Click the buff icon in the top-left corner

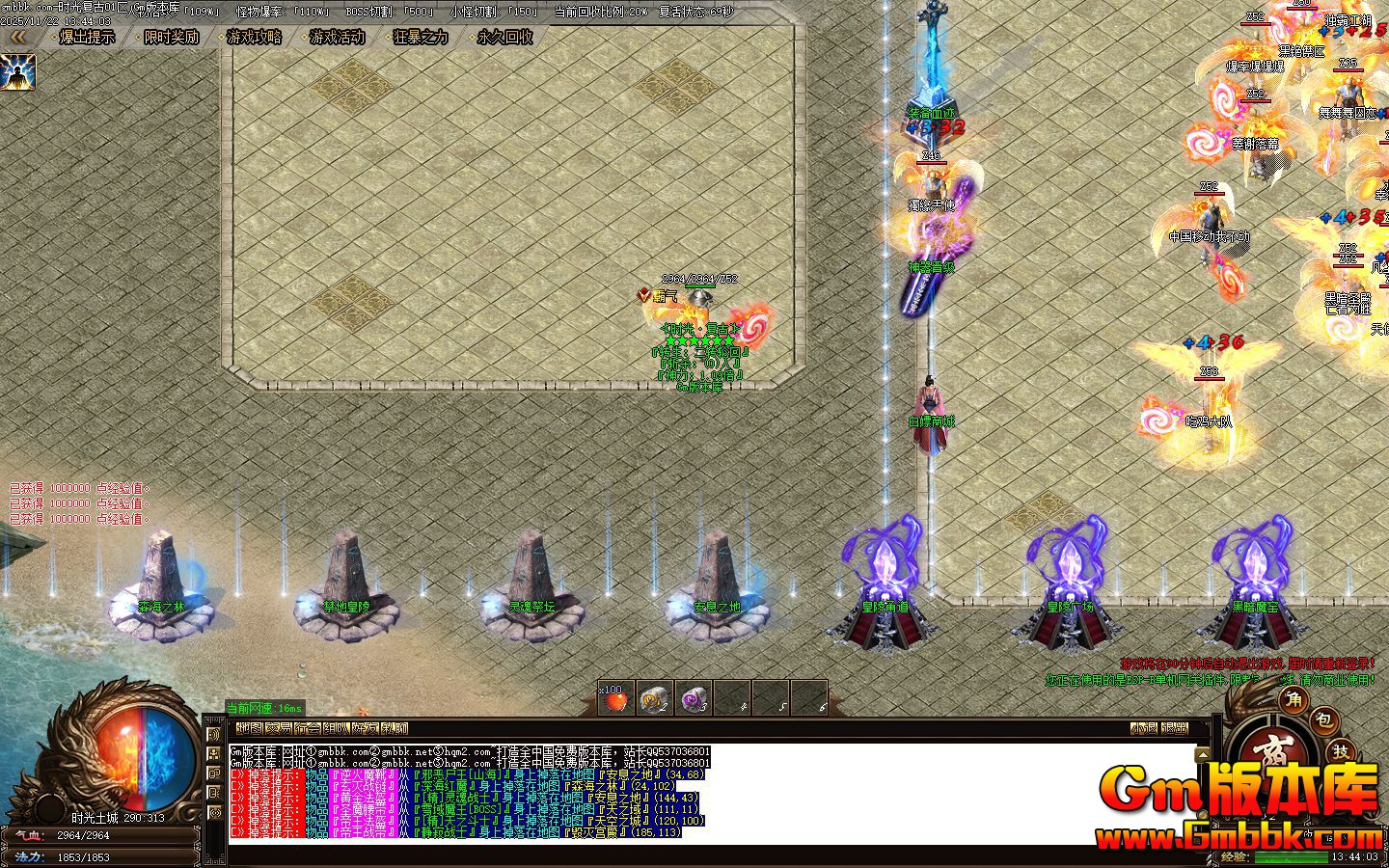[x=18, y=72]
